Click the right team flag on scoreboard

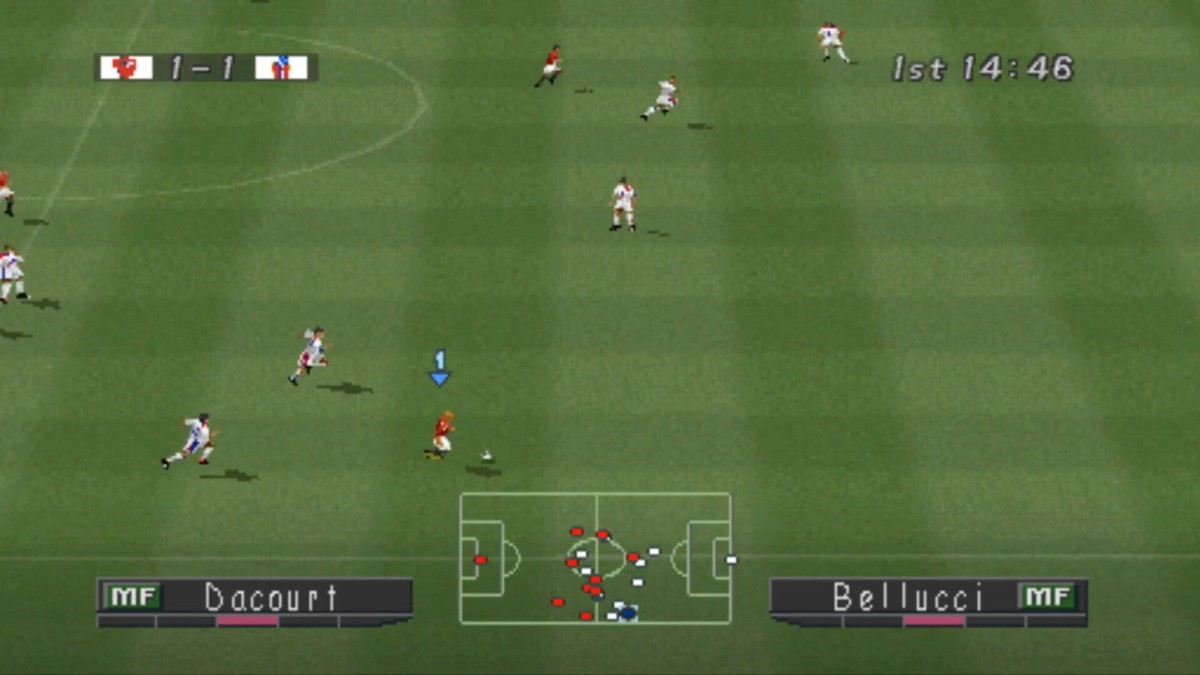click(281, 68)
